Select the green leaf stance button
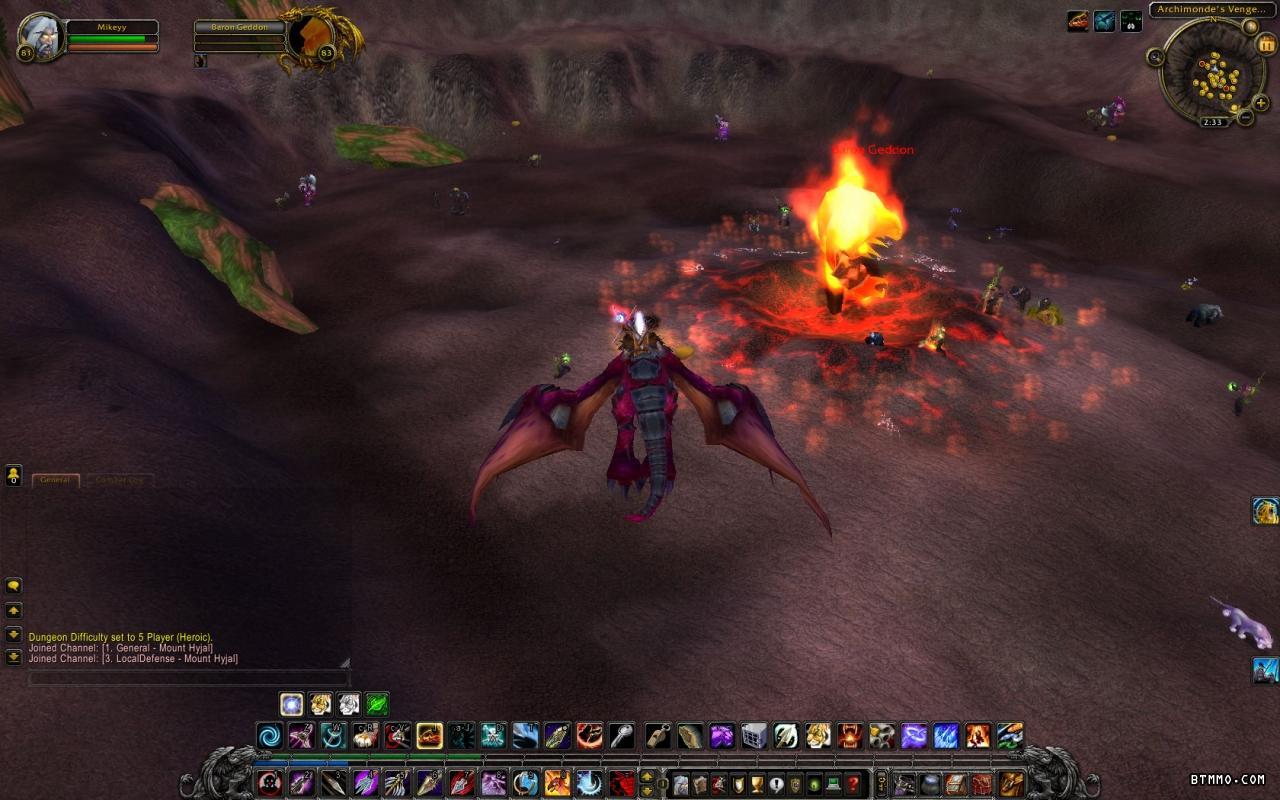 [377, 704]
